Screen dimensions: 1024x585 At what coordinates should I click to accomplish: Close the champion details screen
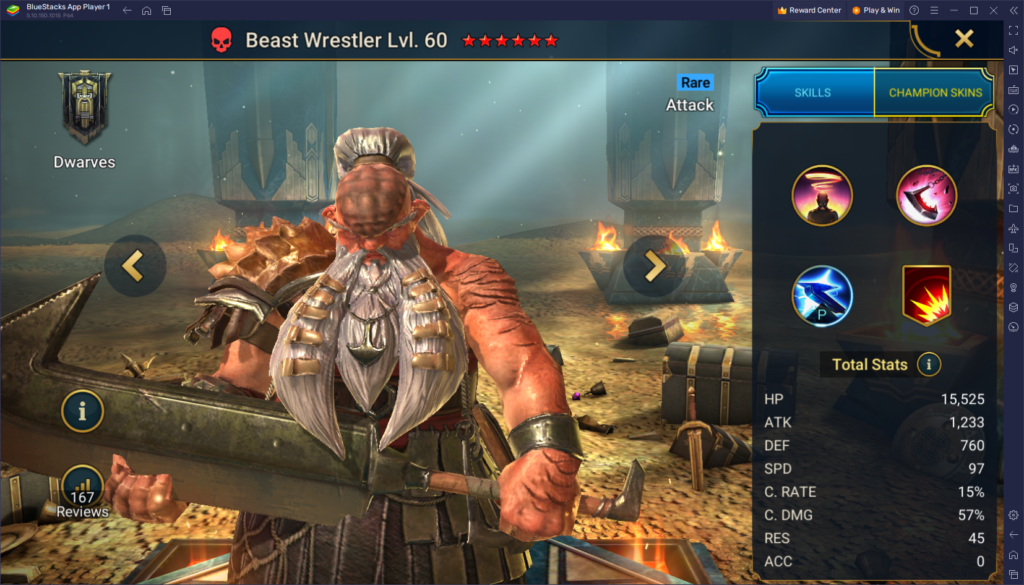pyautogui.click(x=963, y=39)
